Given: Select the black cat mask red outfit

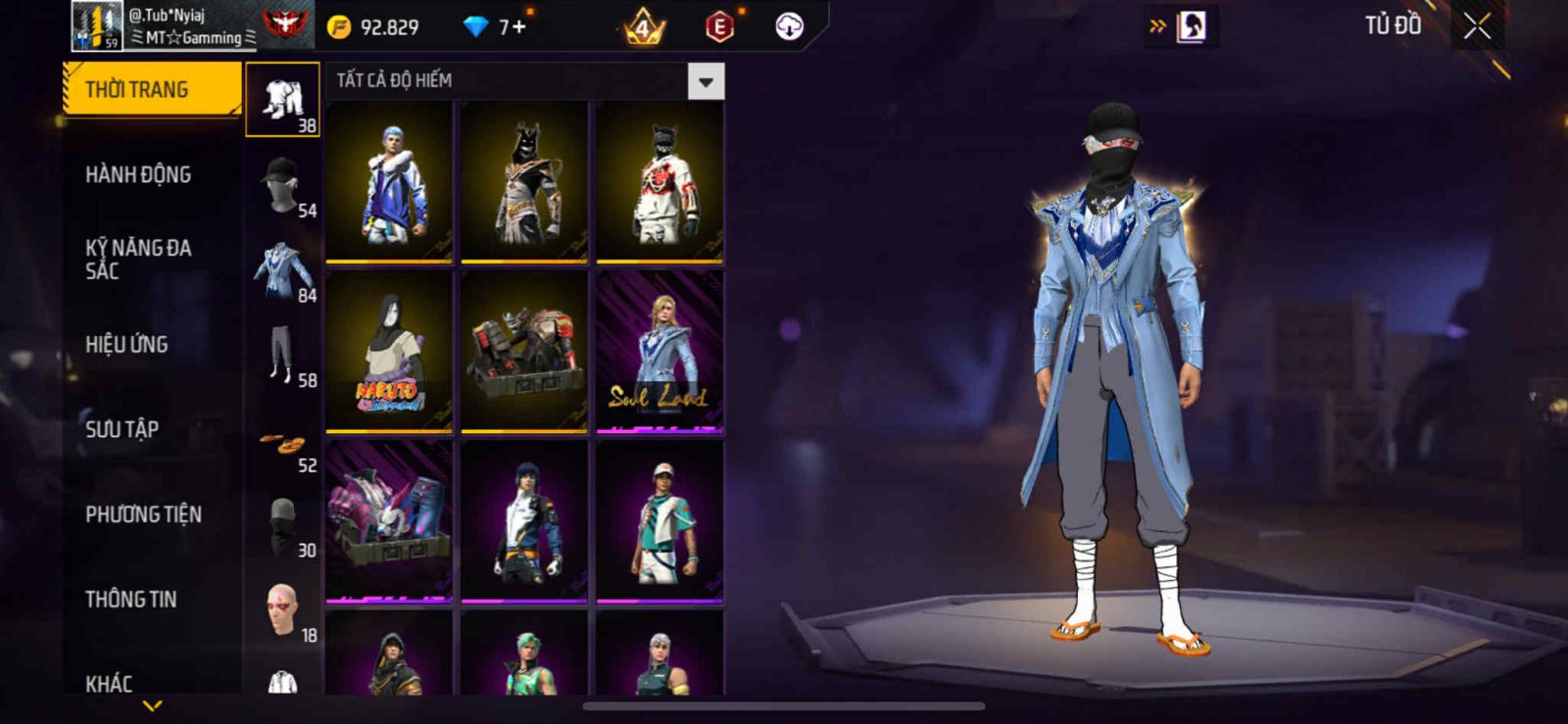Looking at the screenshot, I should [x=660, y=181].
